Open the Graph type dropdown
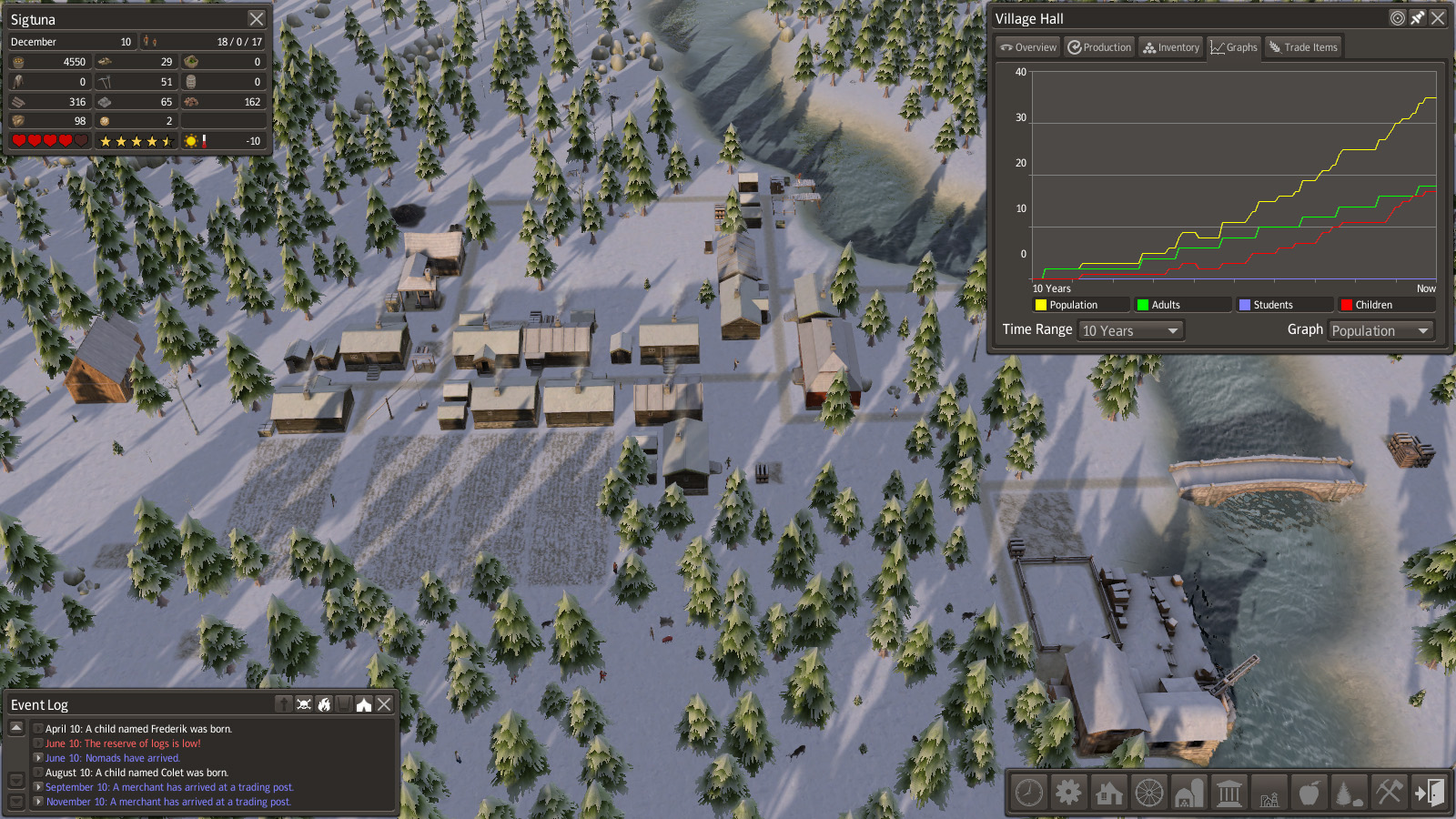The height and width of the screenshot is (819, 1456). 1380,330
